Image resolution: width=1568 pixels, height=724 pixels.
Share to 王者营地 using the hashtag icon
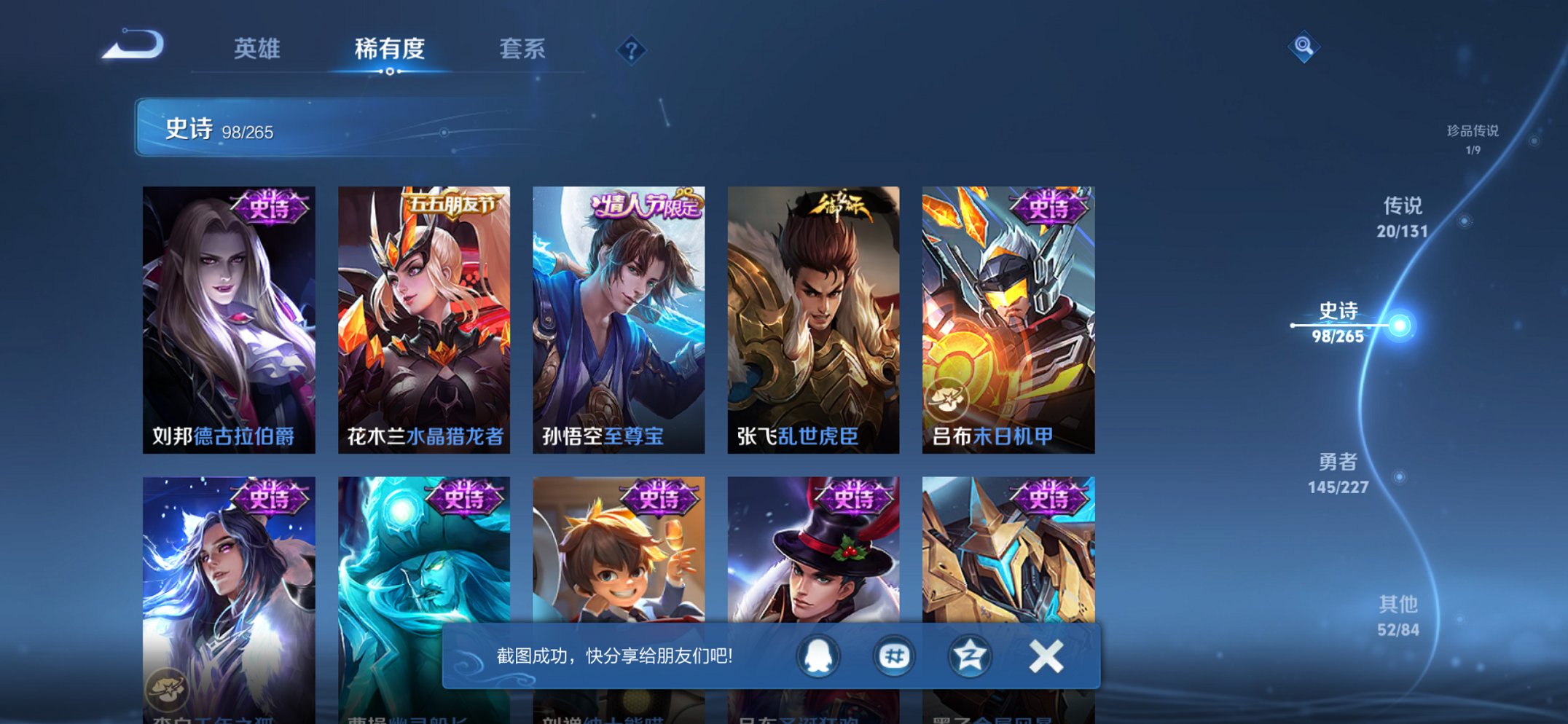click(x=895, y=655)
